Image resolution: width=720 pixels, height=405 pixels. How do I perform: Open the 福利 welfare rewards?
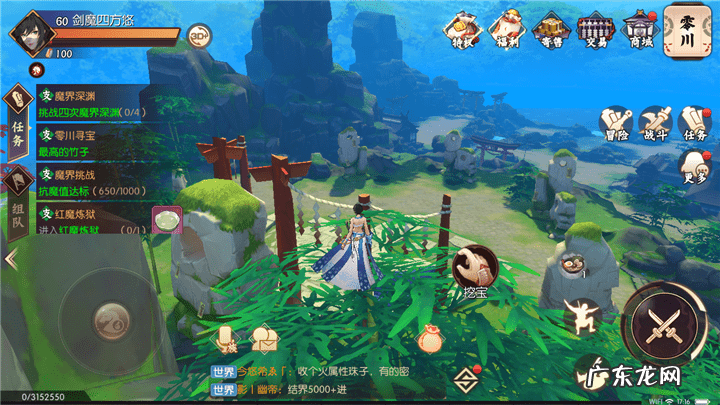point(507,28)
